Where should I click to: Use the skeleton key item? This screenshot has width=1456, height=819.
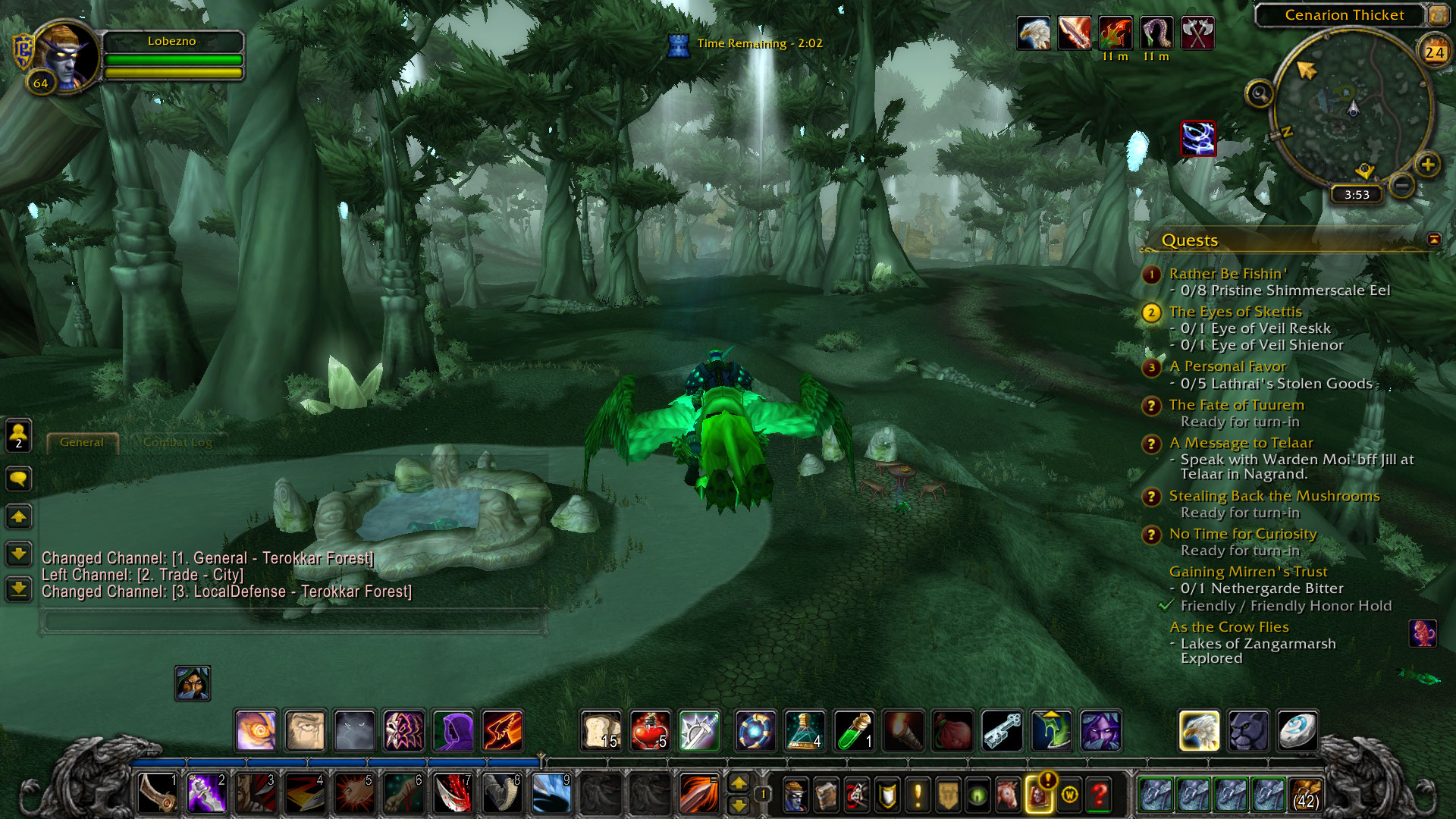point(1002,731)
